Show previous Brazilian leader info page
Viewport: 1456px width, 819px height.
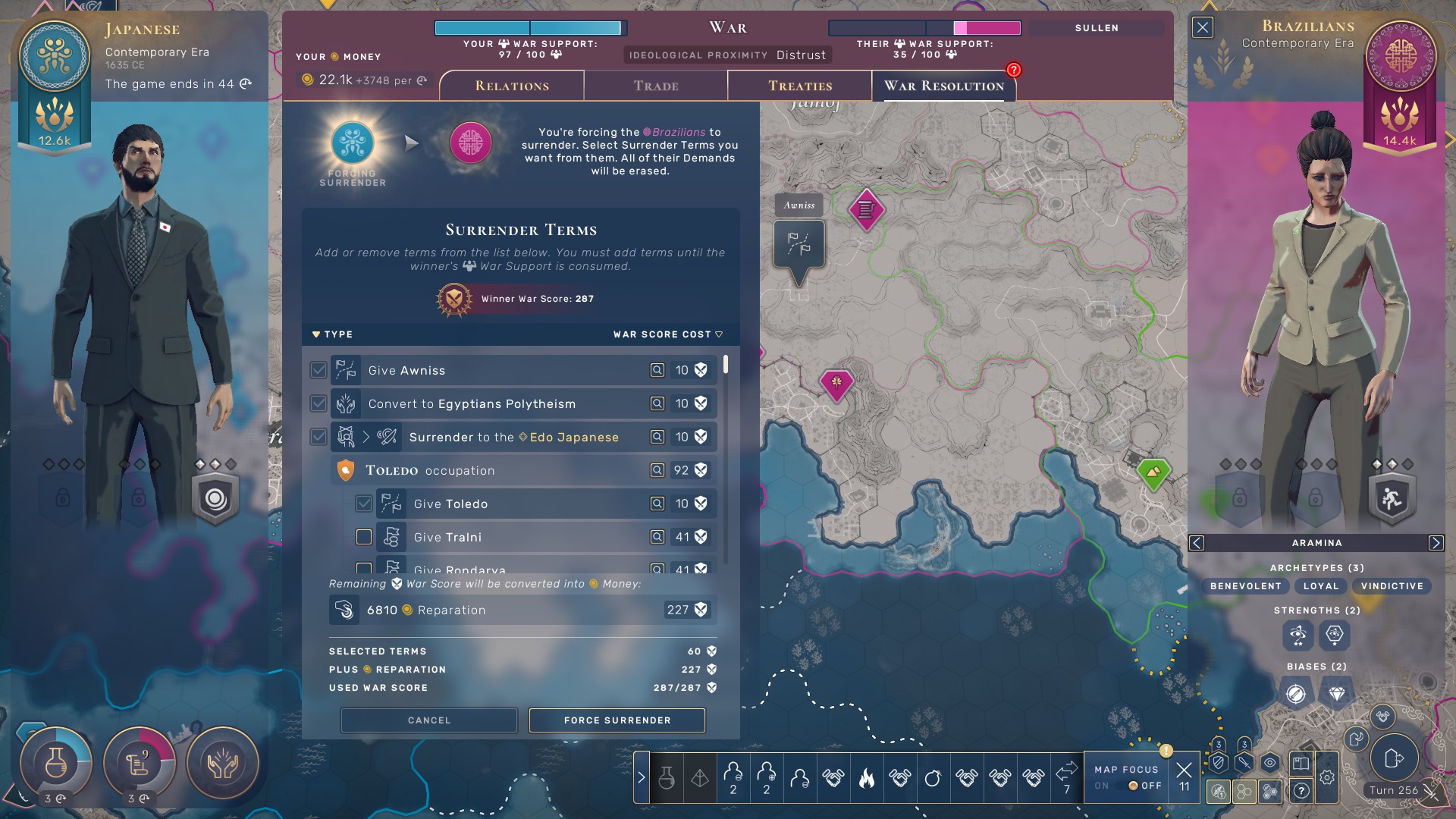1197,543
